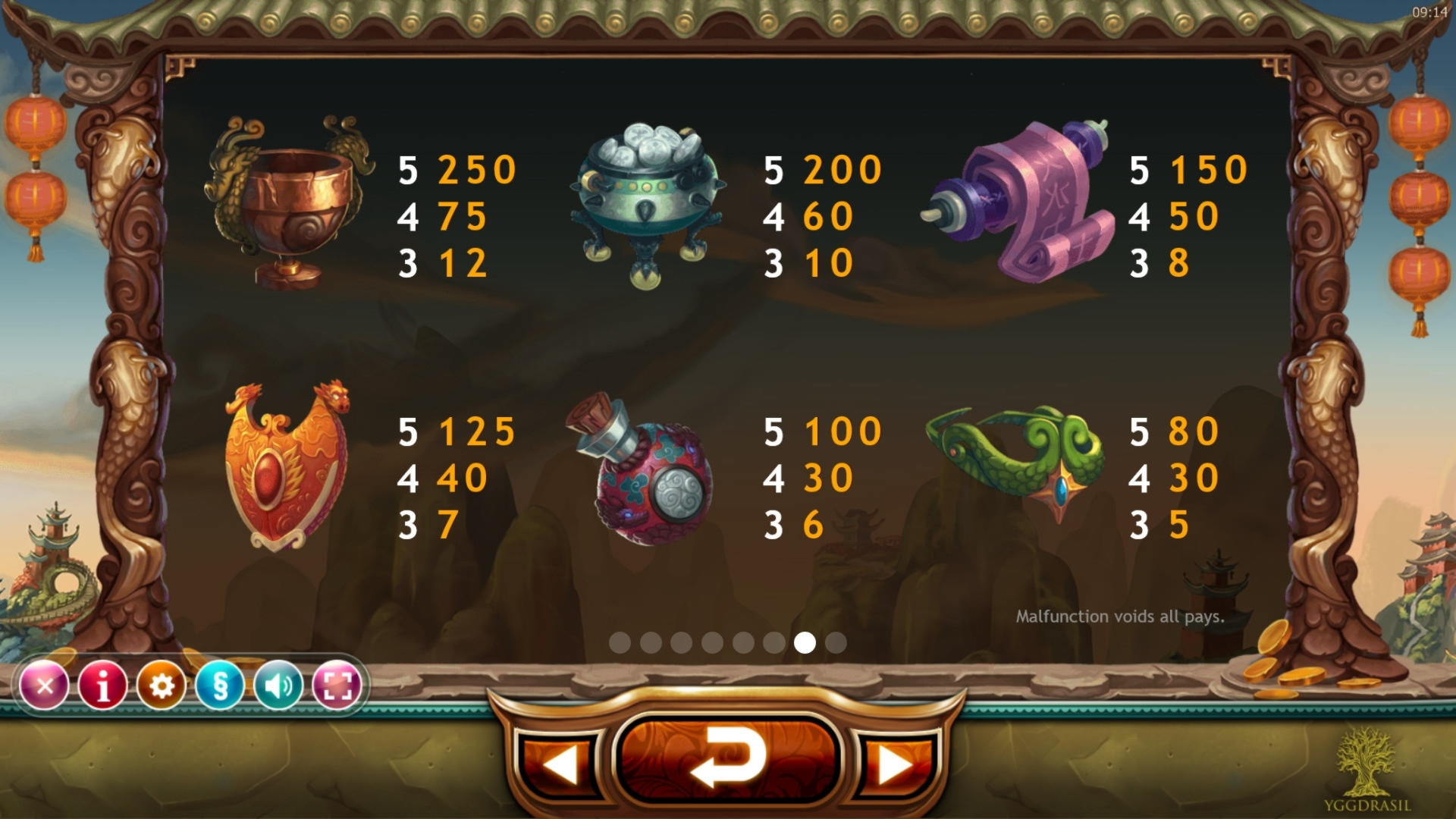Image resolution: width=1456 pixels, height=819 pixels.
Task: Toggle sound with the speaker icon
Action: click(x=278, y=686)
